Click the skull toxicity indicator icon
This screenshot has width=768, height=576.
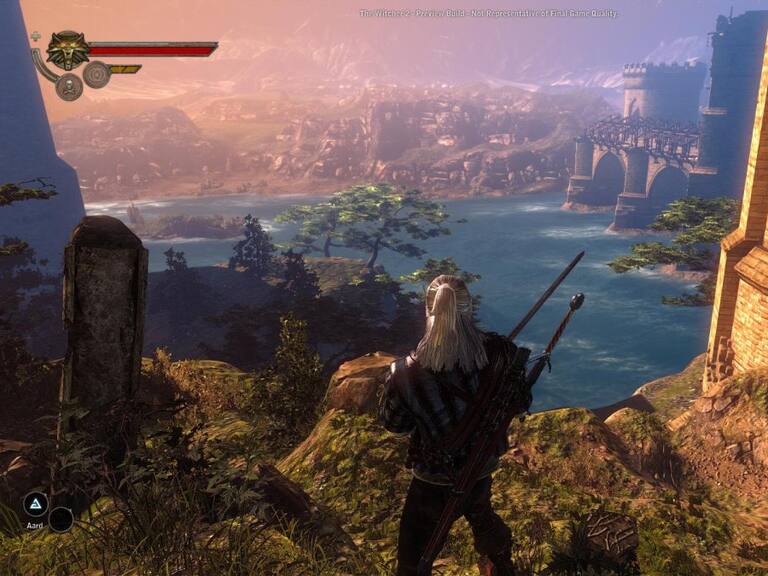tap(69, 88)
